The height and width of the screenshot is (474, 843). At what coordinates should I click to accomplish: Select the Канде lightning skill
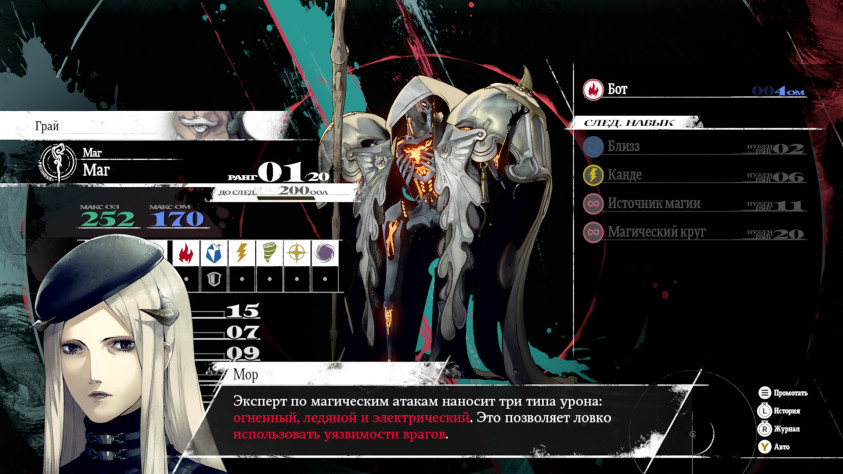pyautogui.click(x=690, y=175)
